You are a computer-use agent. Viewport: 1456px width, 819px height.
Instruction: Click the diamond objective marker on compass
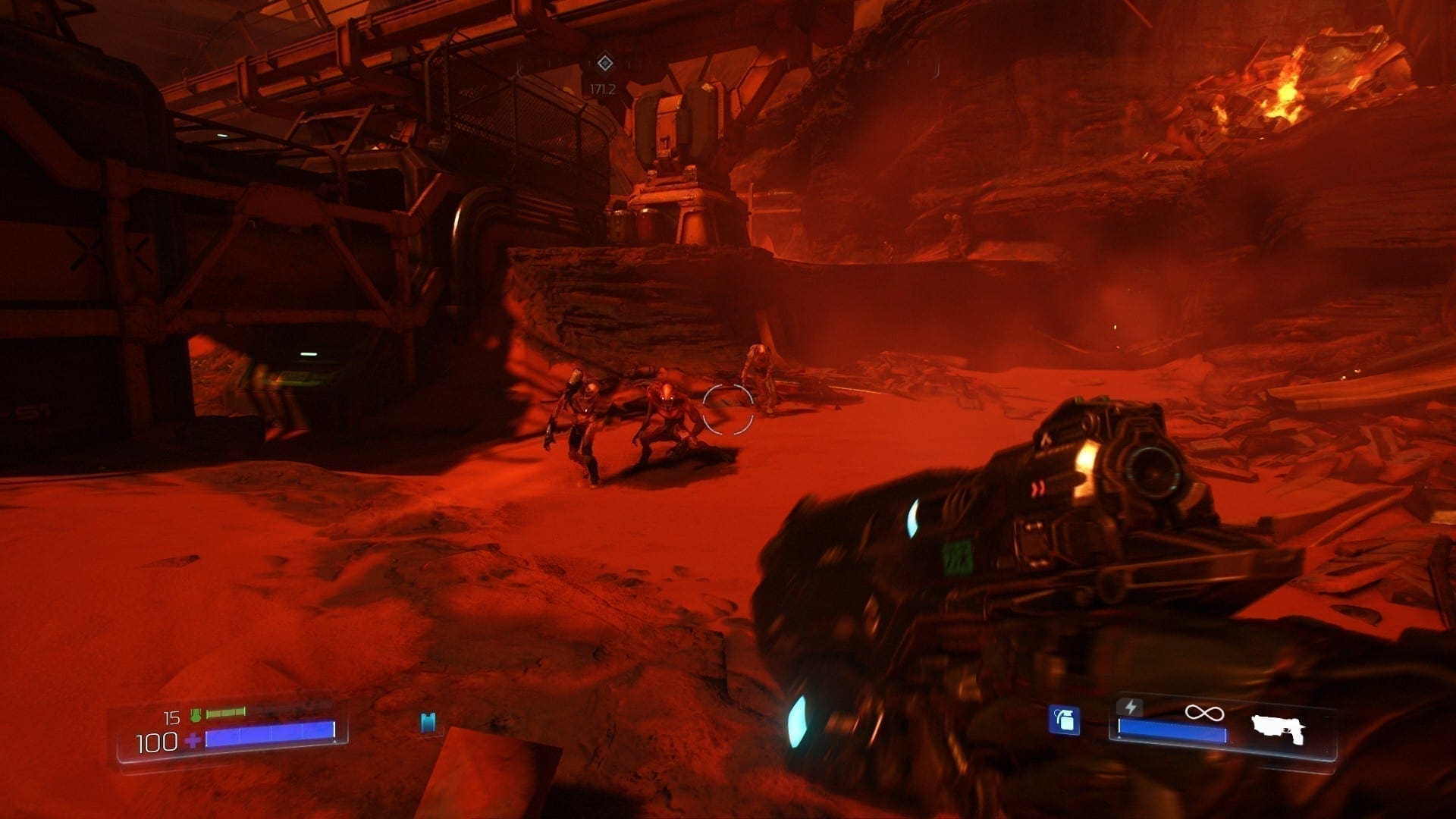point(604,62)
